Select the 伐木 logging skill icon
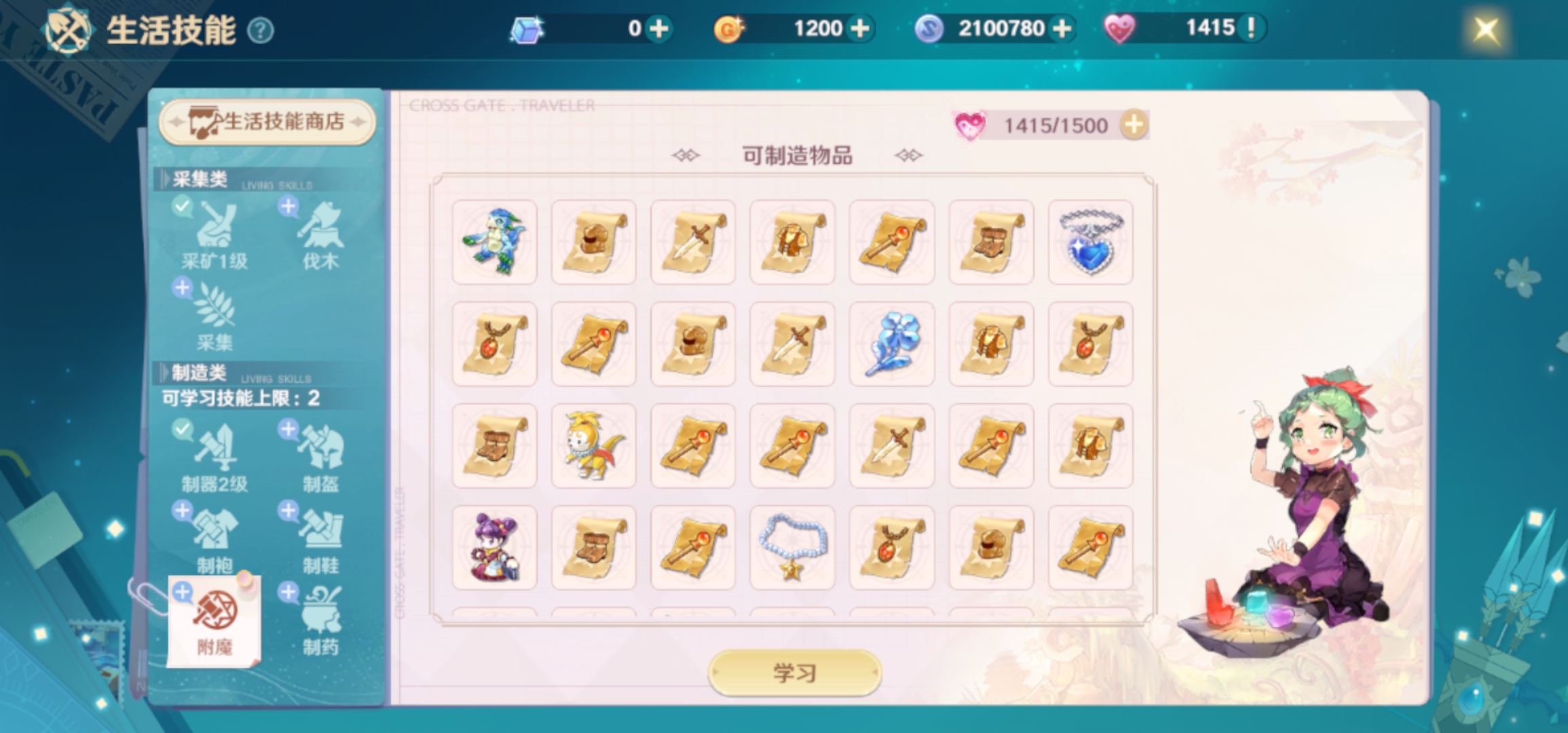 pos(320,233)
